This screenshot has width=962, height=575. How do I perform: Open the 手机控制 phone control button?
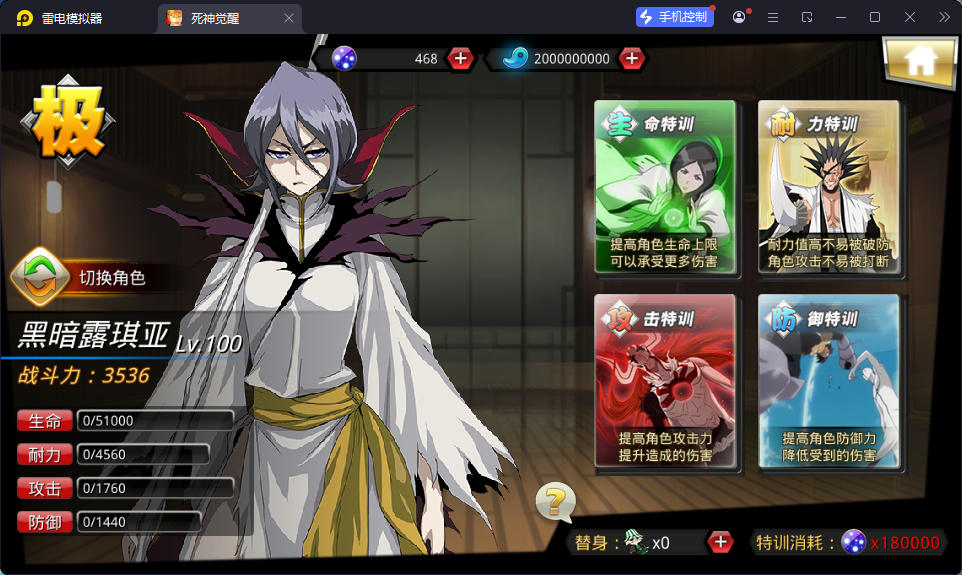coord(674,17)
